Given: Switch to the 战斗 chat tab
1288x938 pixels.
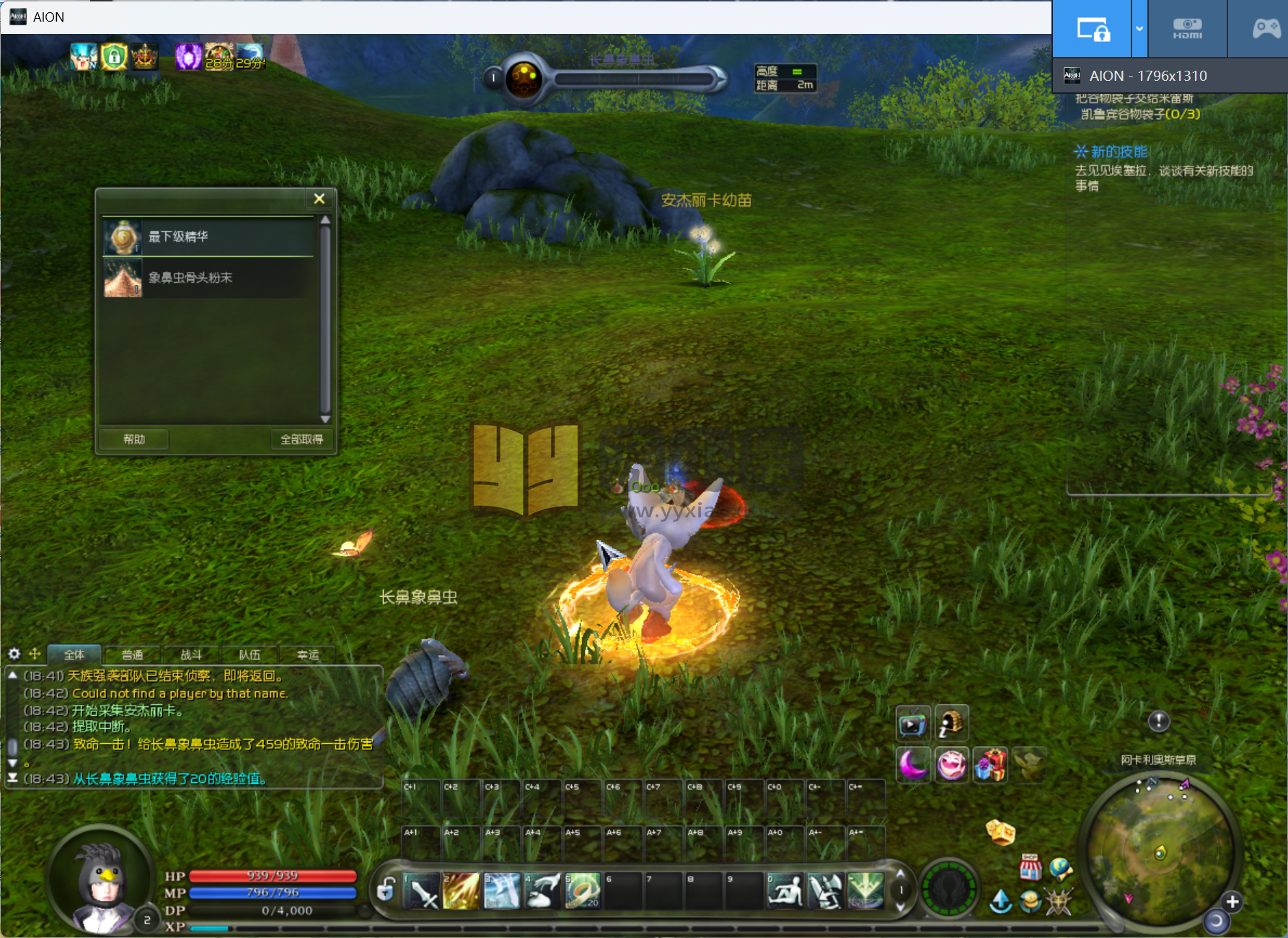Looking at the screenshot, I should (x=191, y=654).
